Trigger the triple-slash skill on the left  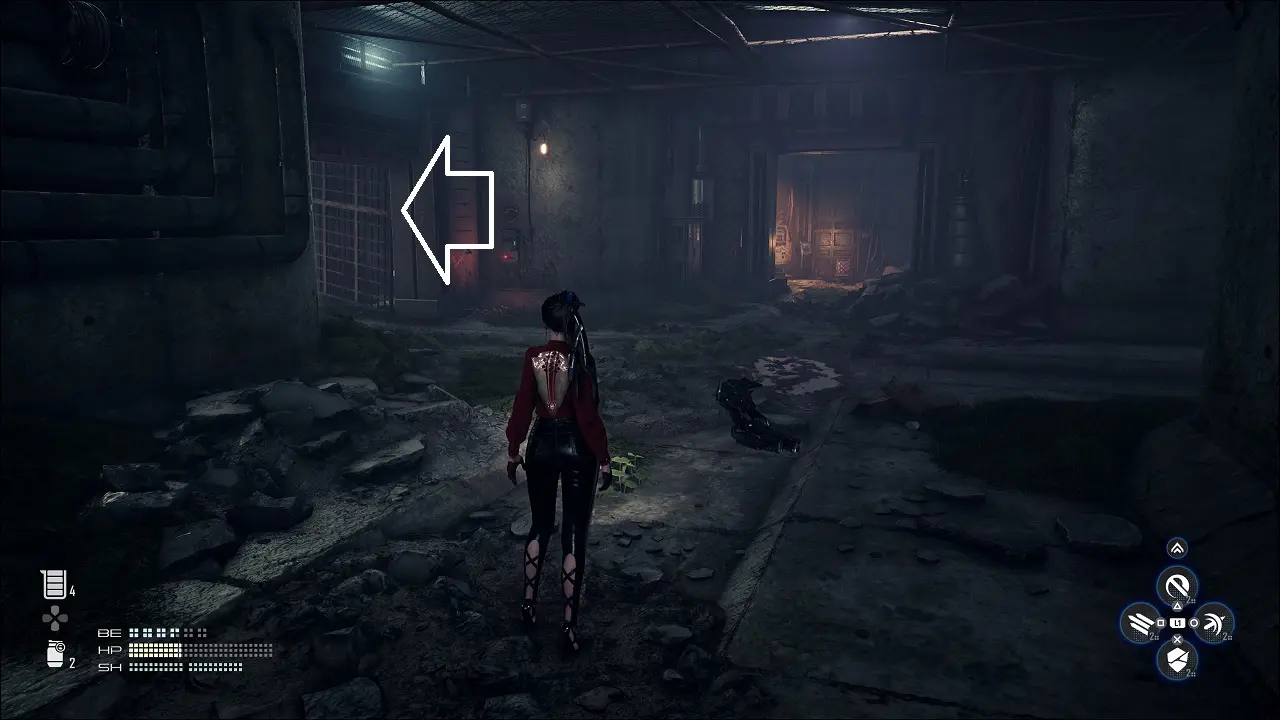coord(1140,623)
